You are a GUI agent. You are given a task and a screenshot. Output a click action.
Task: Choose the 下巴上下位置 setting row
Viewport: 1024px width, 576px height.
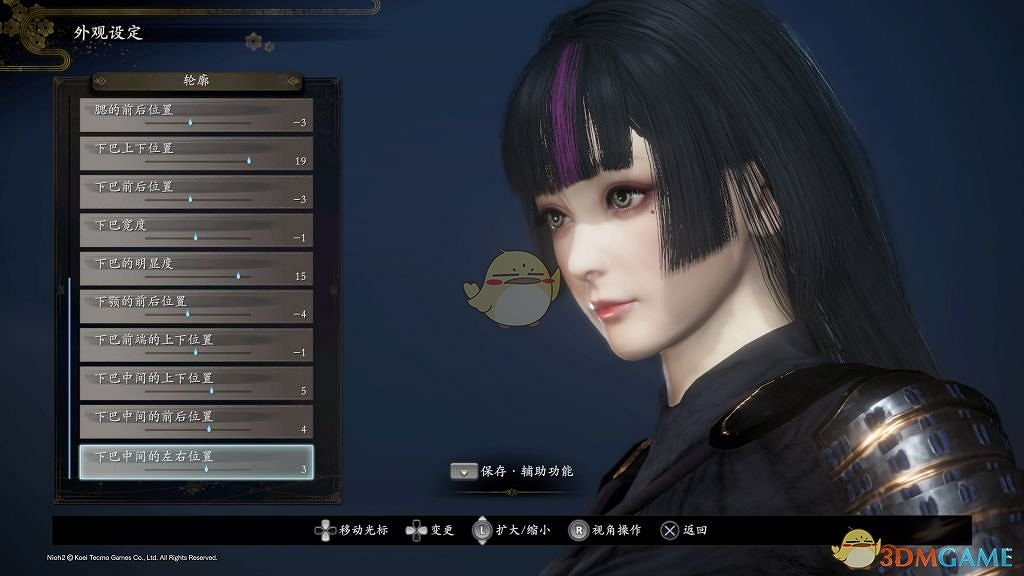pos(196,153)
